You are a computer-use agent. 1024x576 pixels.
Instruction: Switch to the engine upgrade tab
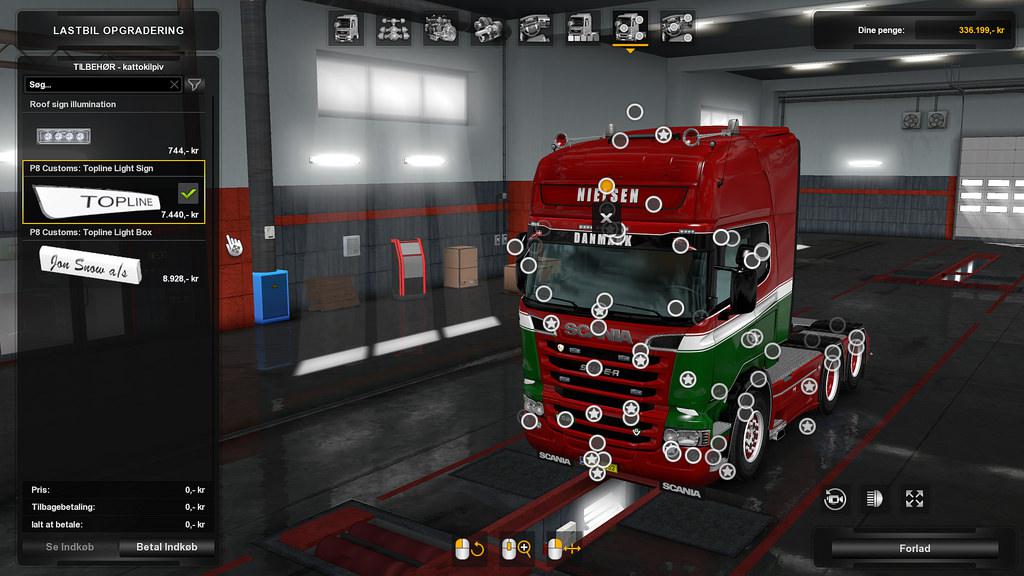[x=442, y=29]
